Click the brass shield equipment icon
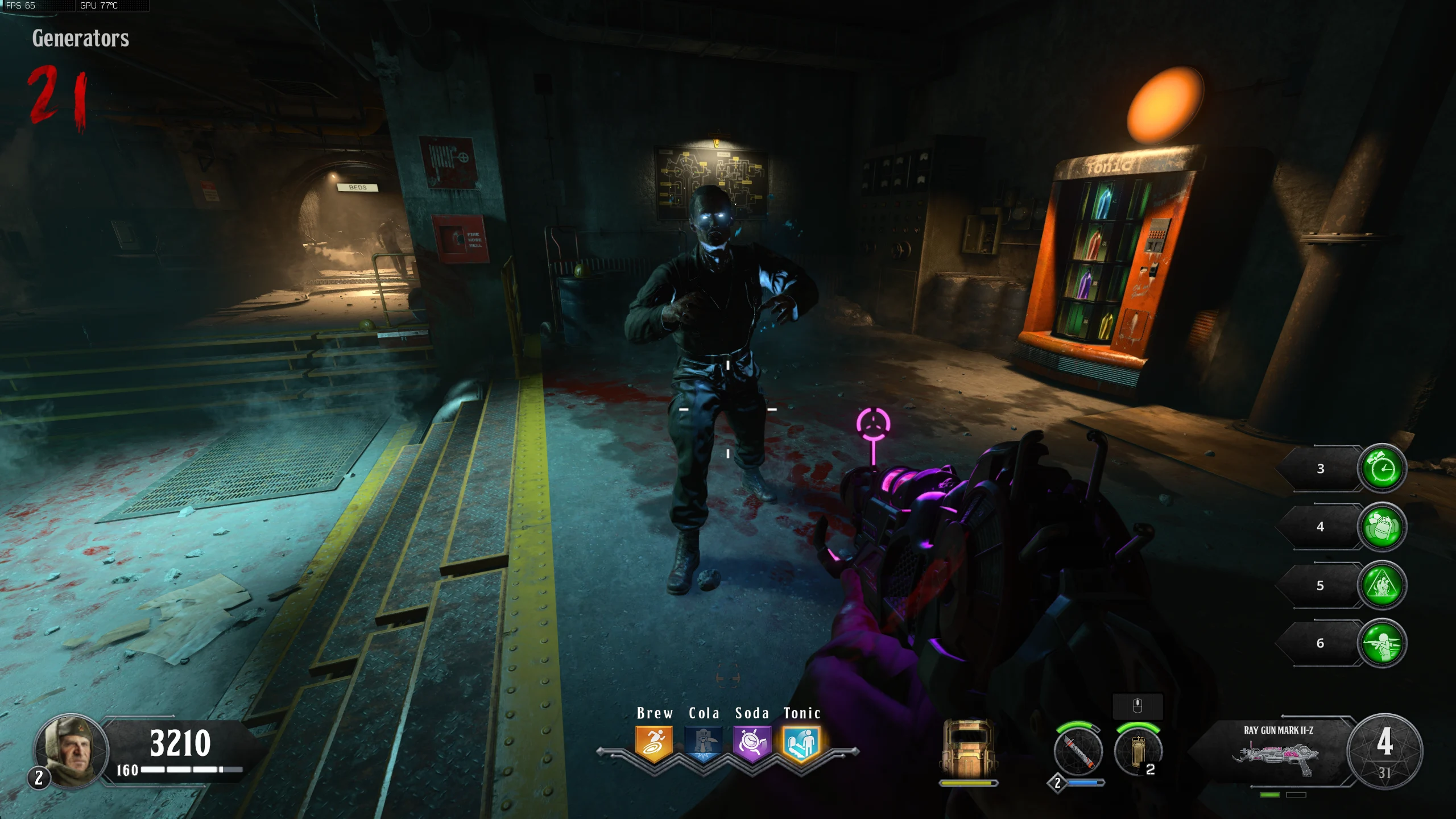This screenshot has width=1456, height=819. 968,749
